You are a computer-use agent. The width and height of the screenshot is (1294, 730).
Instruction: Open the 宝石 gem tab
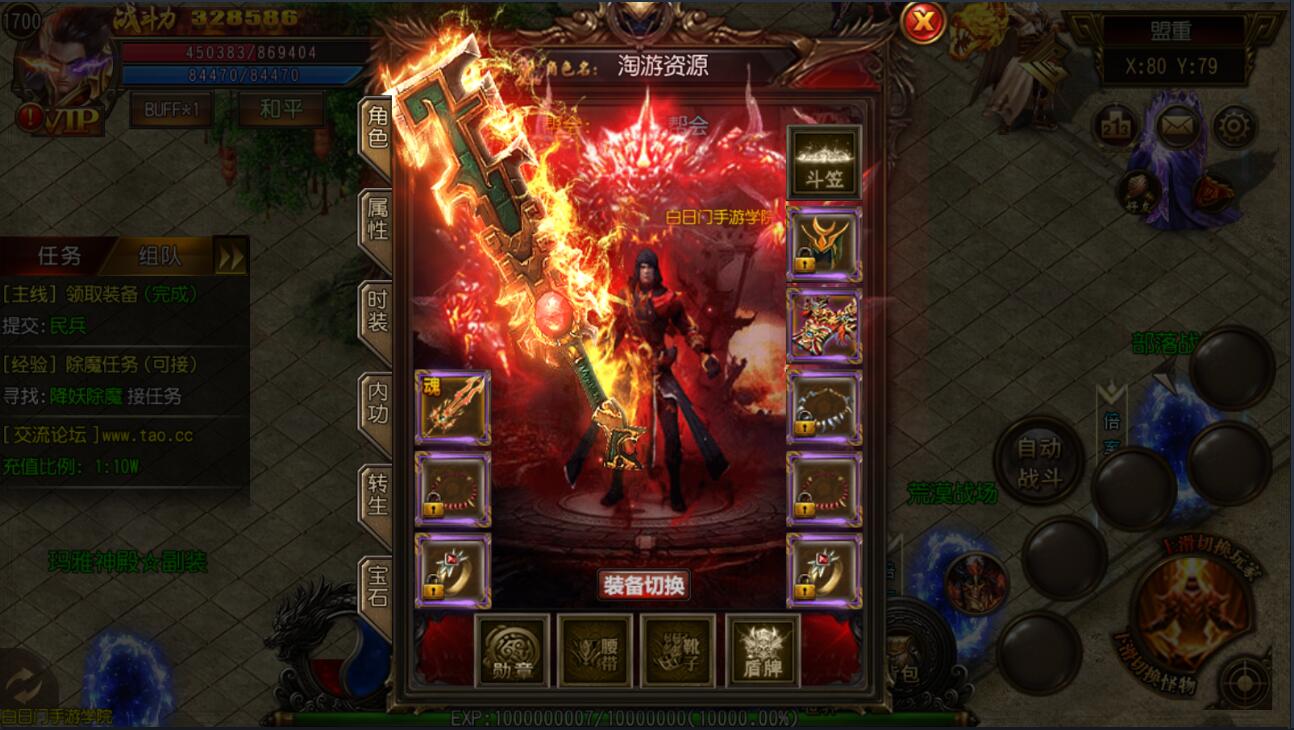point(376,587)
